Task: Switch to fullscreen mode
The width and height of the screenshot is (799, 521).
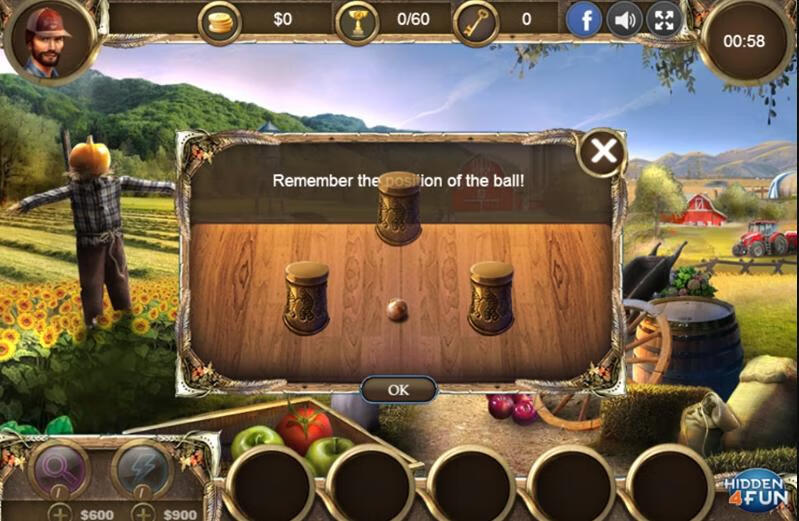Action: [x=664, y=19]
